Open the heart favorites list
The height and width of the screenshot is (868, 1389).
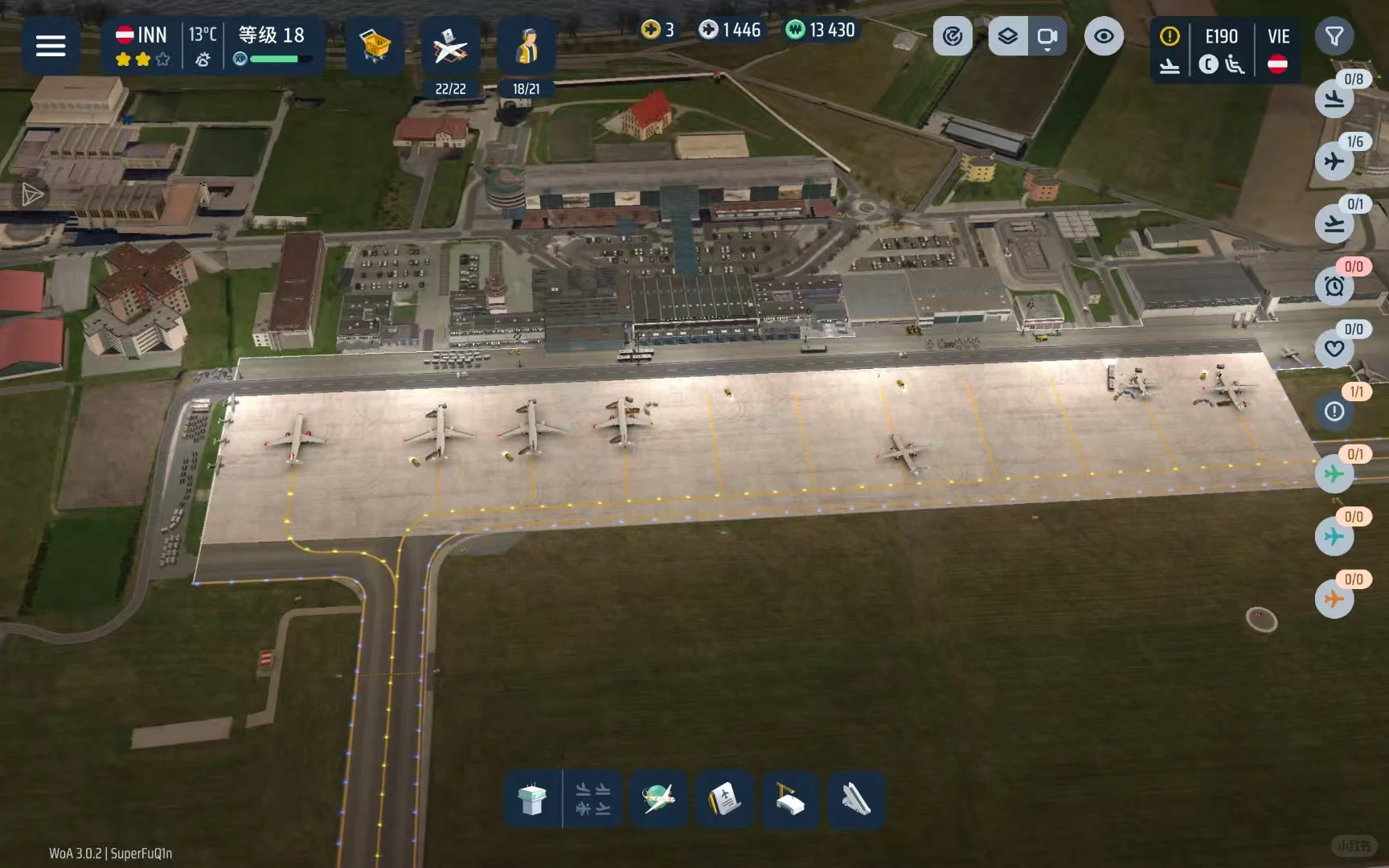(1334, 349)
